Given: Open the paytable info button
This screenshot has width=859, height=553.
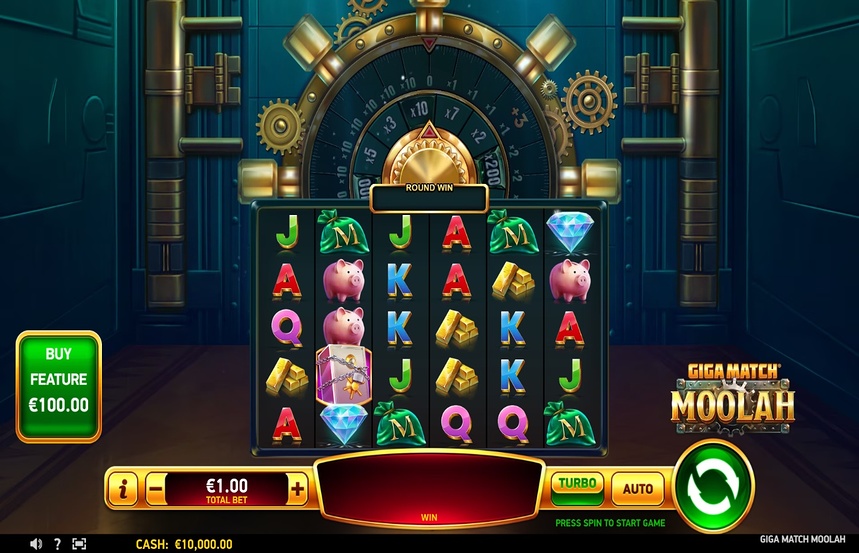Looking at the screenshot, I should point(124,489).
